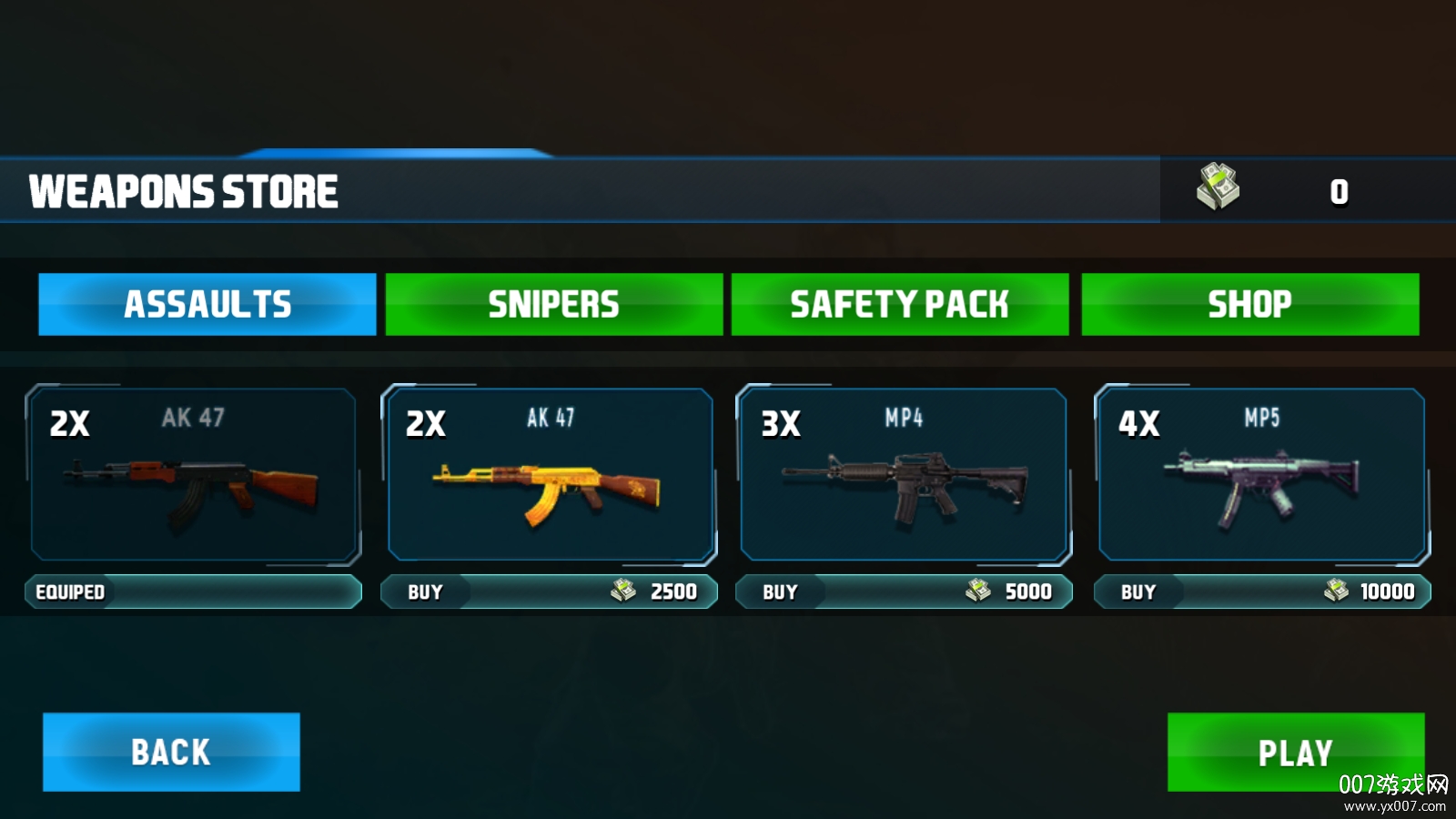Screen dimensions: 1456x819
Task: Buy the golden AK 47 for 2500
Action: [549, 591]
